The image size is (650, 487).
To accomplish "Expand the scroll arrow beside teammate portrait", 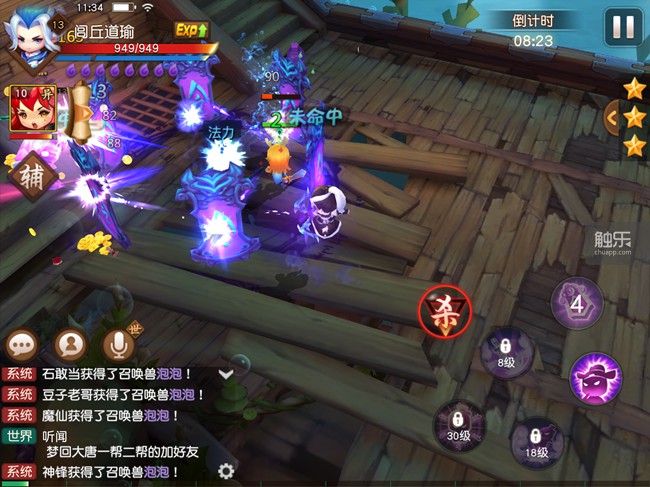I will (x=84, y=112).
